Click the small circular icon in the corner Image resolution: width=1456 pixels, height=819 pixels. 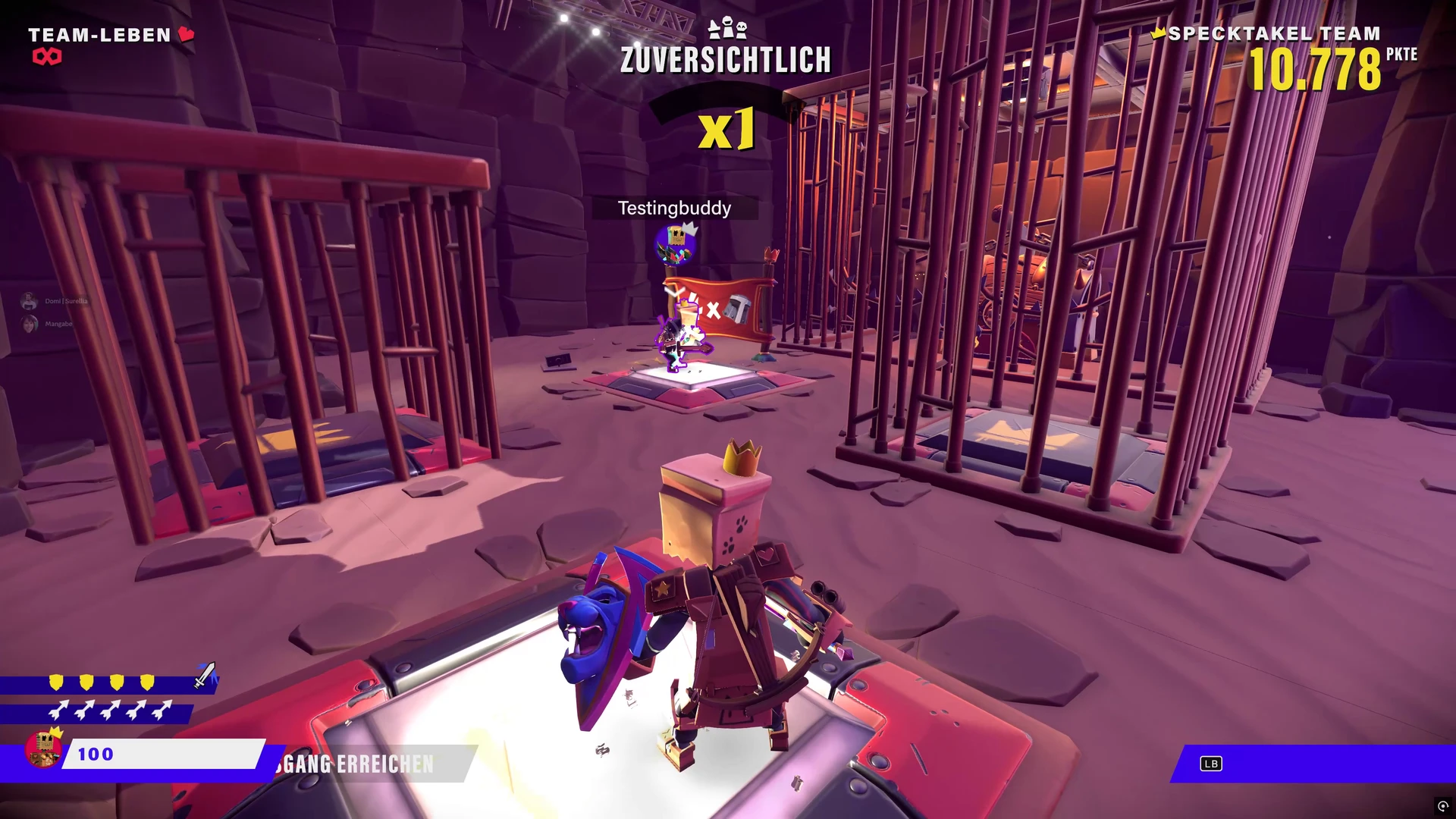click(1442, 806)
